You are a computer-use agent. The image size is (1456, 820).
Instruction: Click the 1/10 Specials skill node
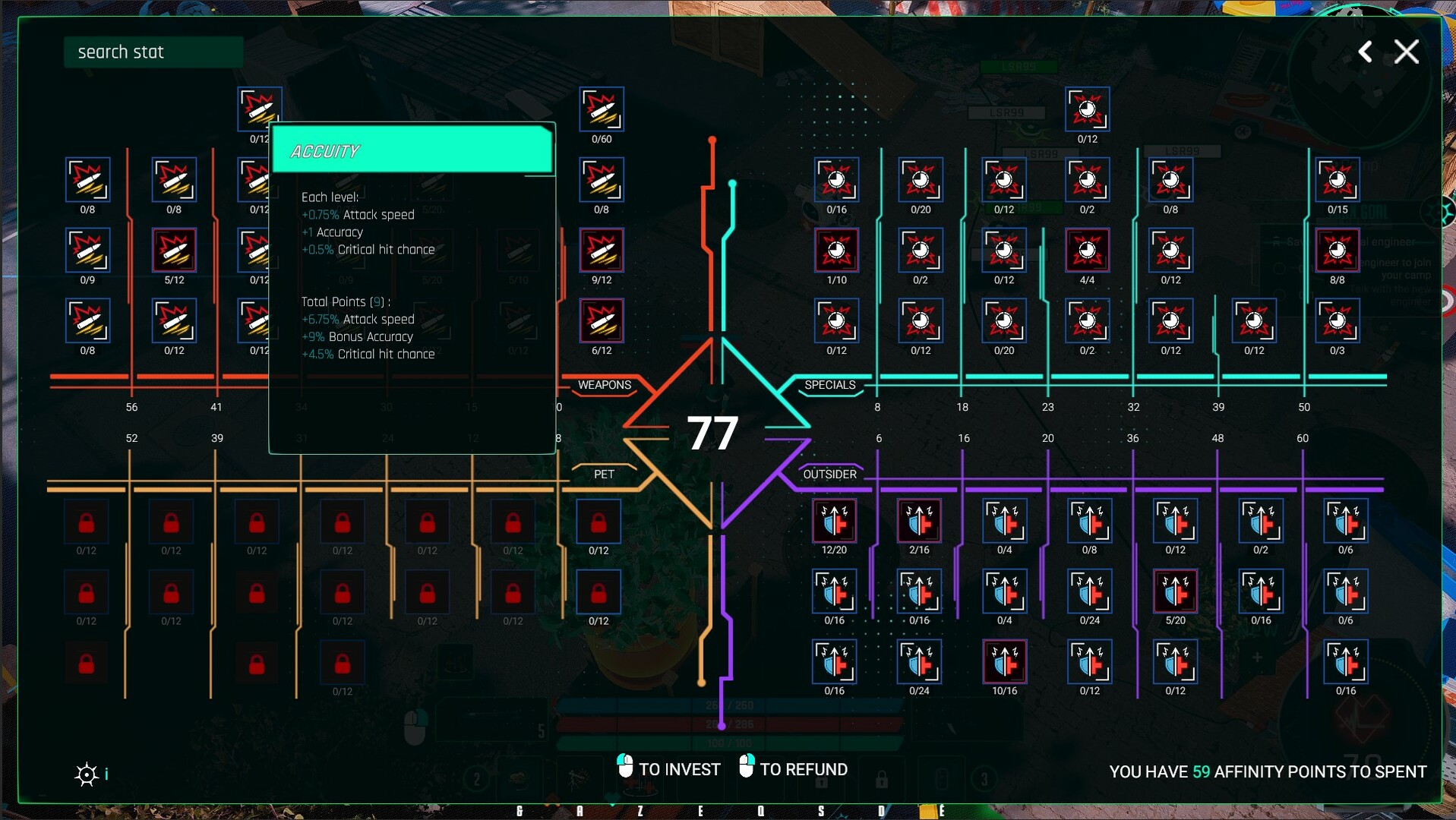click(835, 251)
